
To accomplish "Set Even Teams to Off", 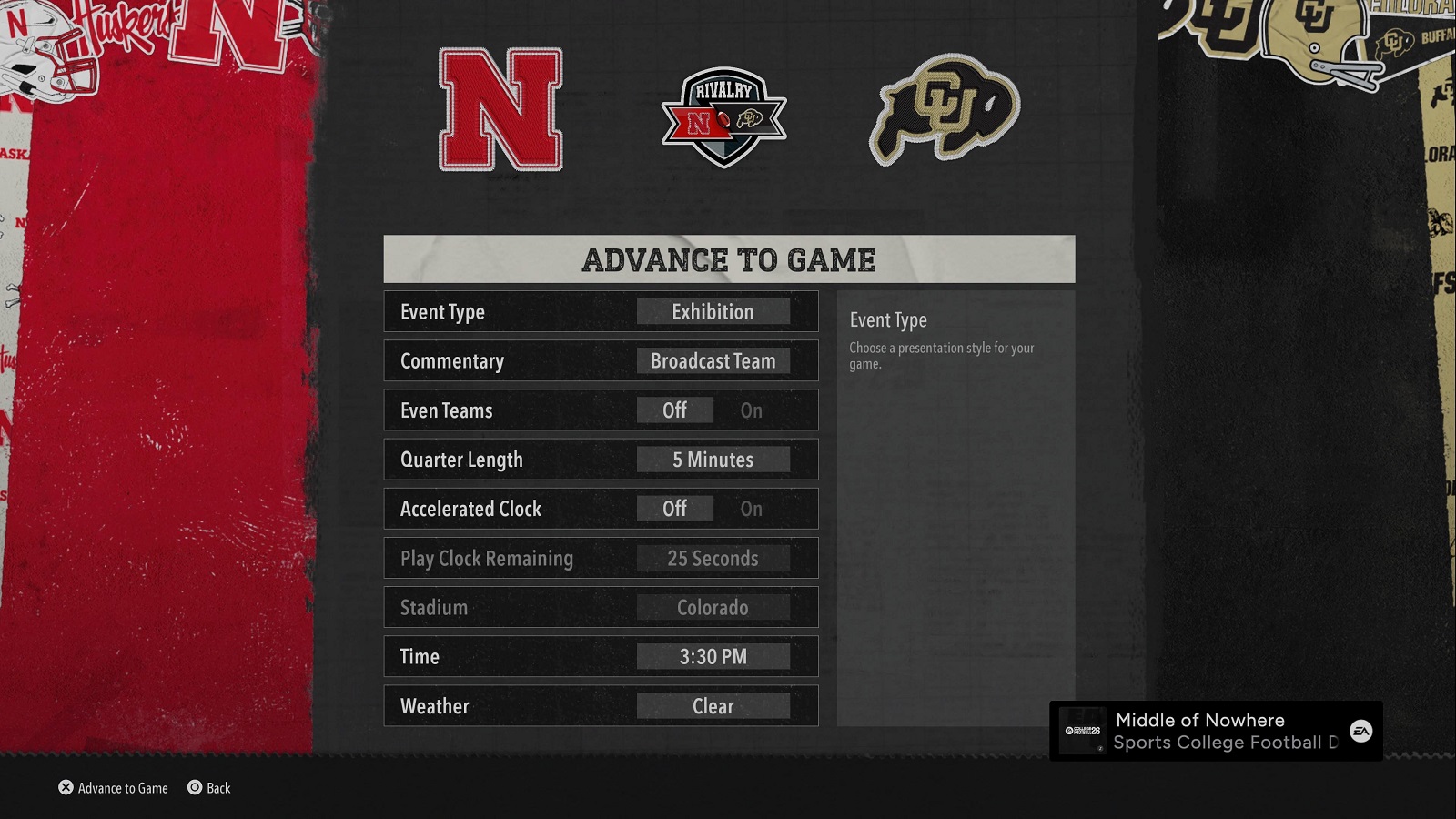I will tap(674, 410).
